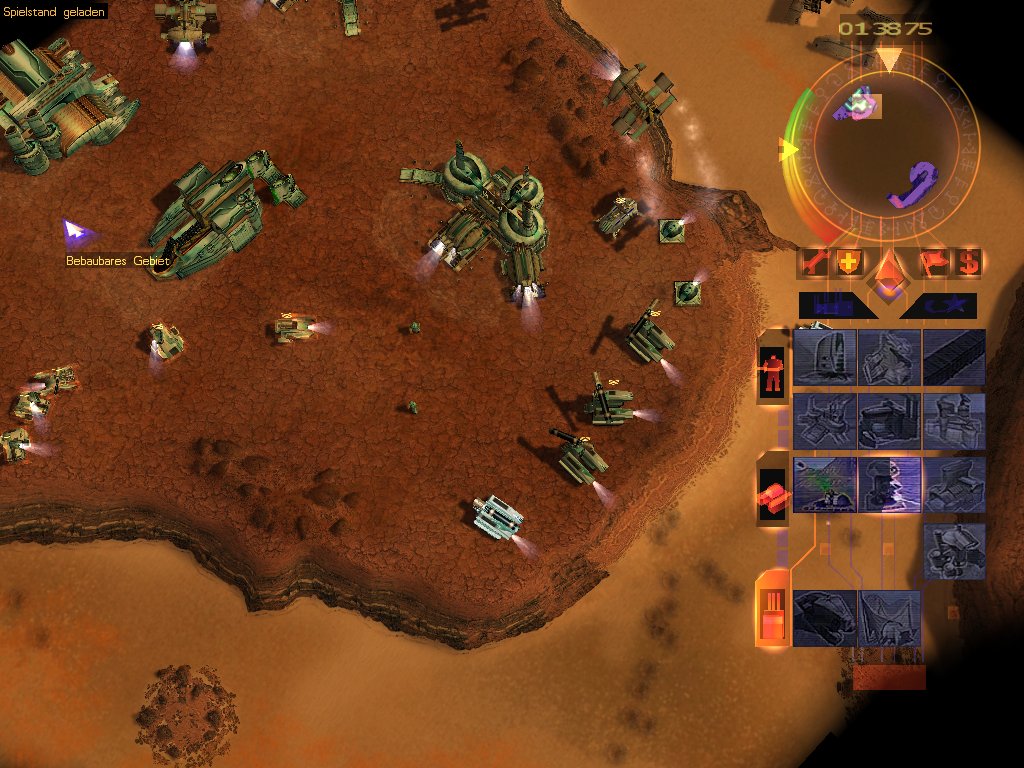The width and height of the screenshot is (1024, 768).
Task: Click the red flag command button
Action: pos(932,263)
